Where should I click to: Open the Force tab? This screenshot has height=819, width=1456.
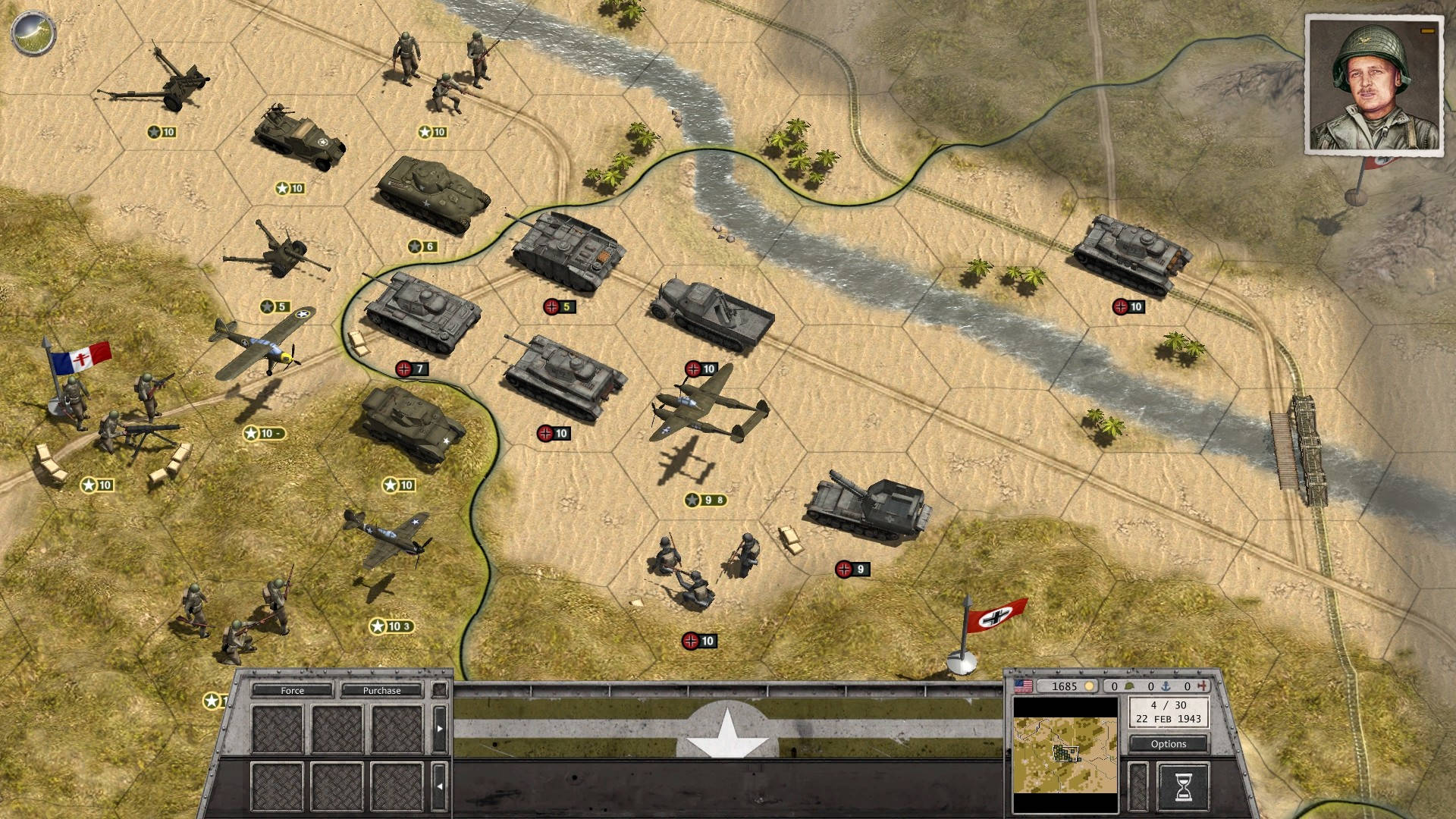[293, 690]
